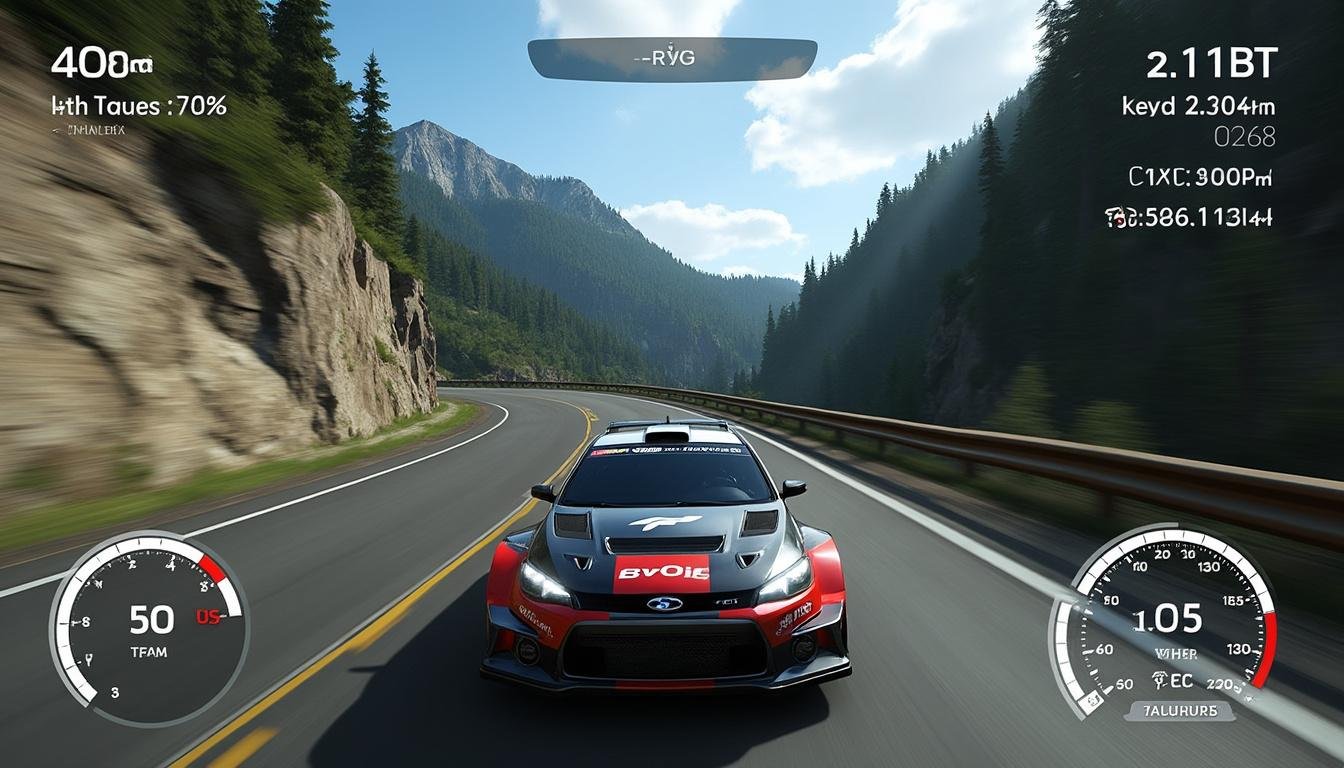Click the 586.113 odometer readout icon

[x=1190, y=215]
